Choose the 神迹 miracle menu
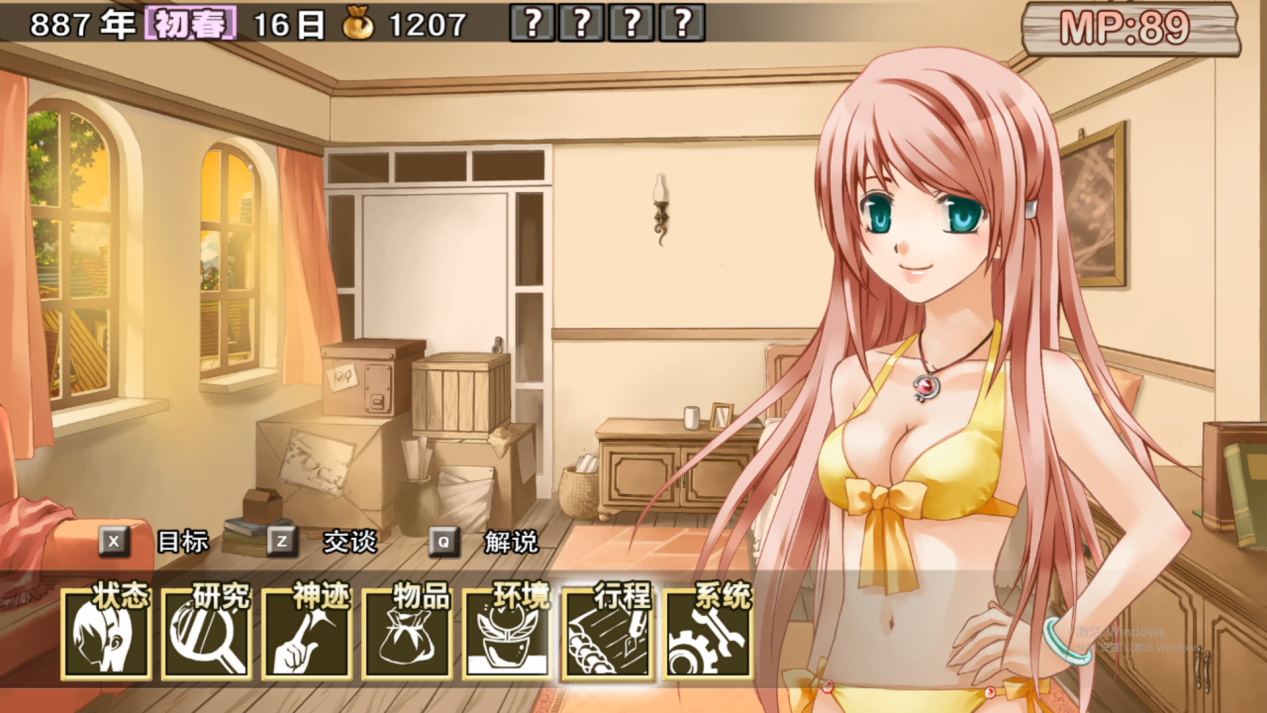 [x=307, y=633]
